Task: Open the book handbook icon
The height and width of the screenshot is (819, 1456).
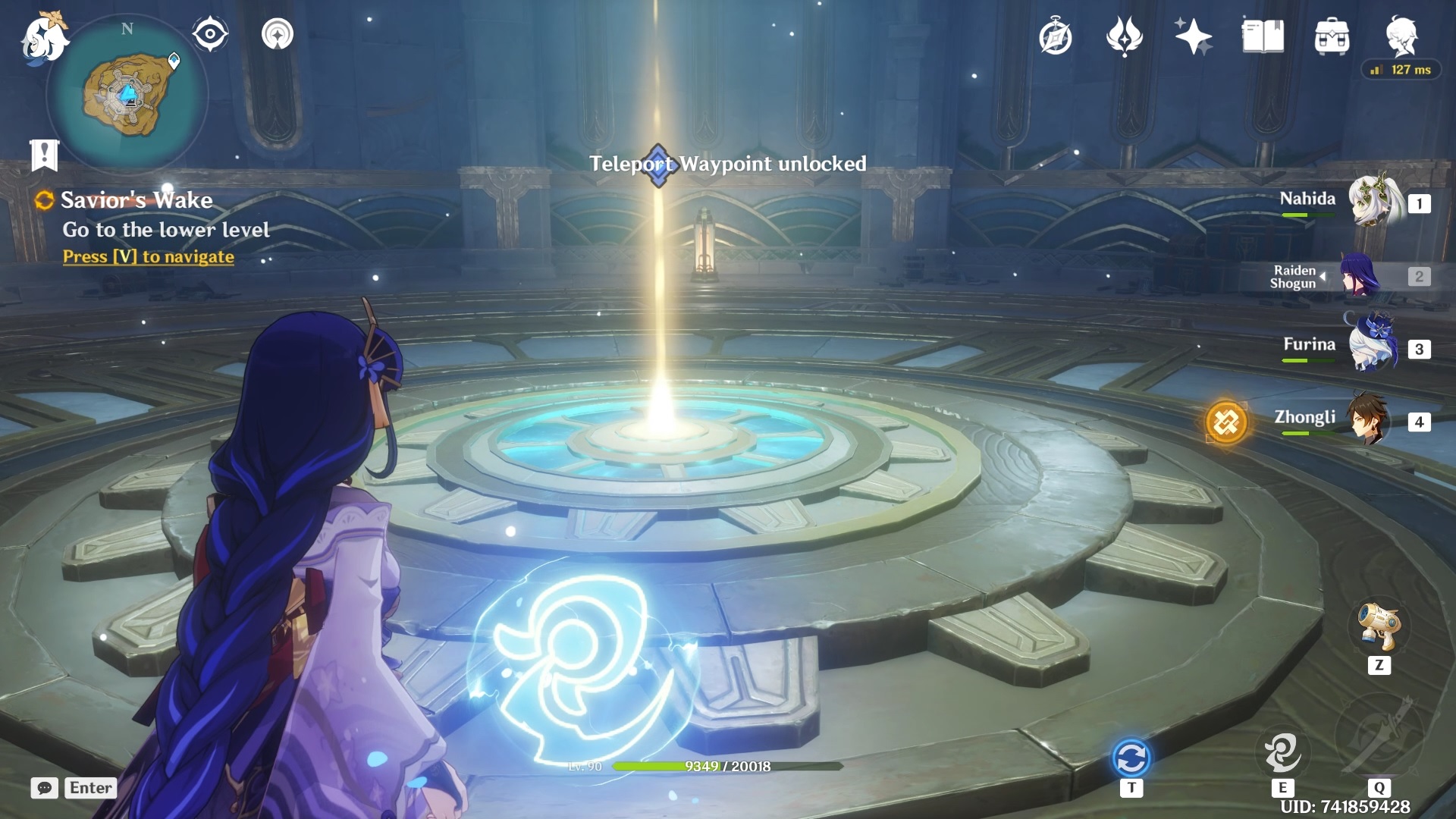Action: point(1263,36)
